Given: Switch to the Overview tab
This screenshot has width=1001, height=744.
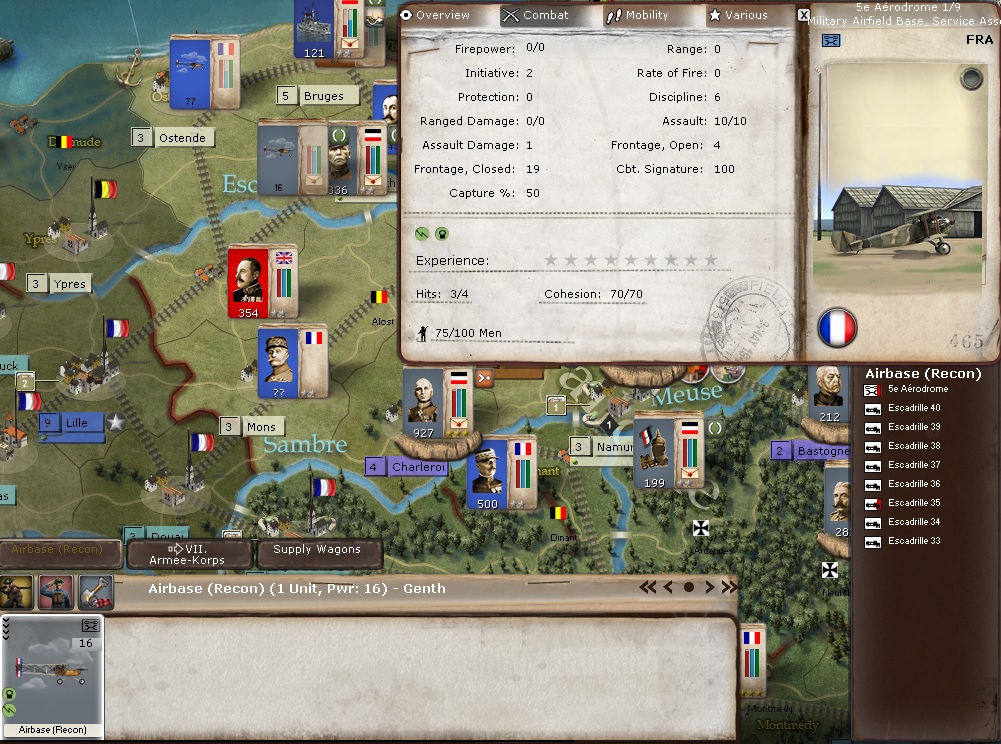Looking at the screenshot, I should coord(436,16).
